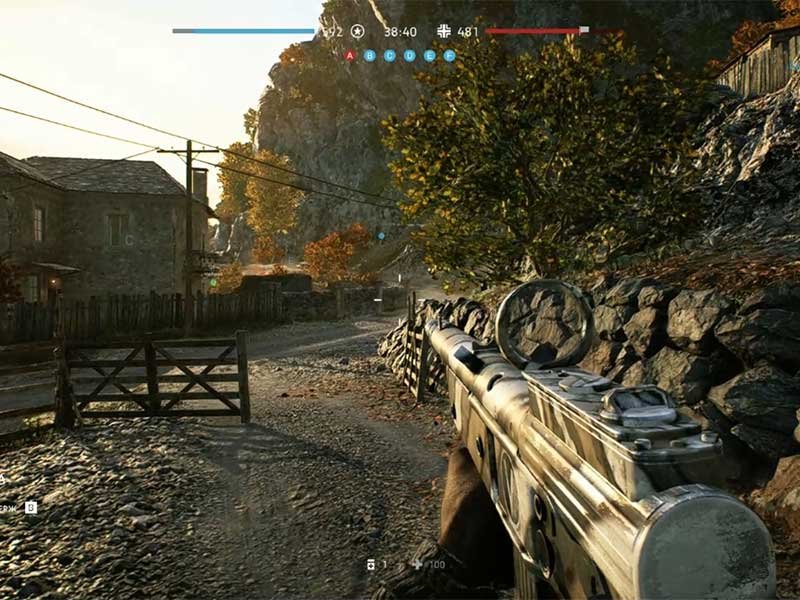Pick the objective E flag marker
Viewport: 800px width, 600px height.
click(430, 56)
